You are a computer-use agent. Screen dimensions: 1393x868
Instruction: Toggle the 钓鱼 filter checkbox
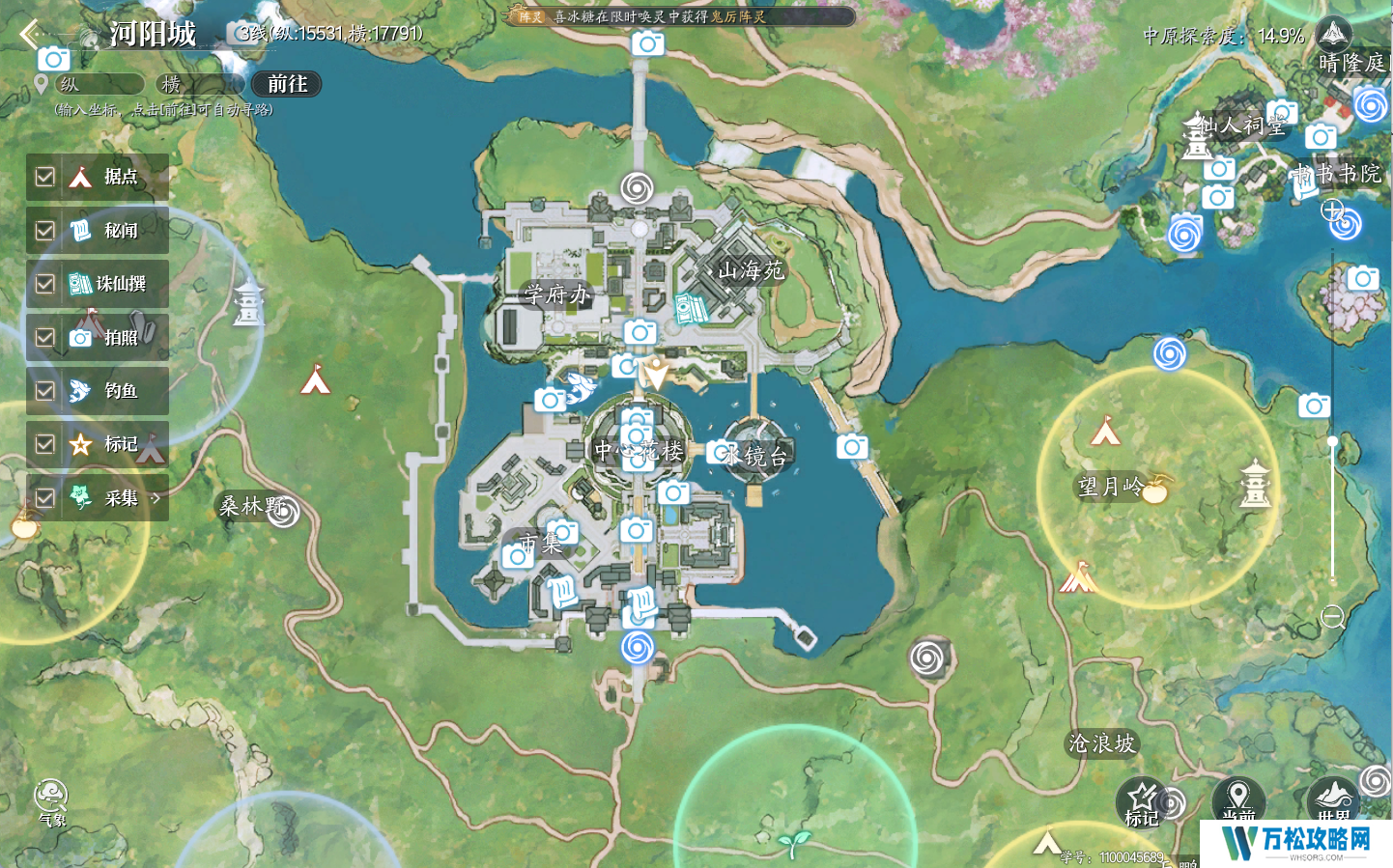pyautogui.click(x=44, y=391)
